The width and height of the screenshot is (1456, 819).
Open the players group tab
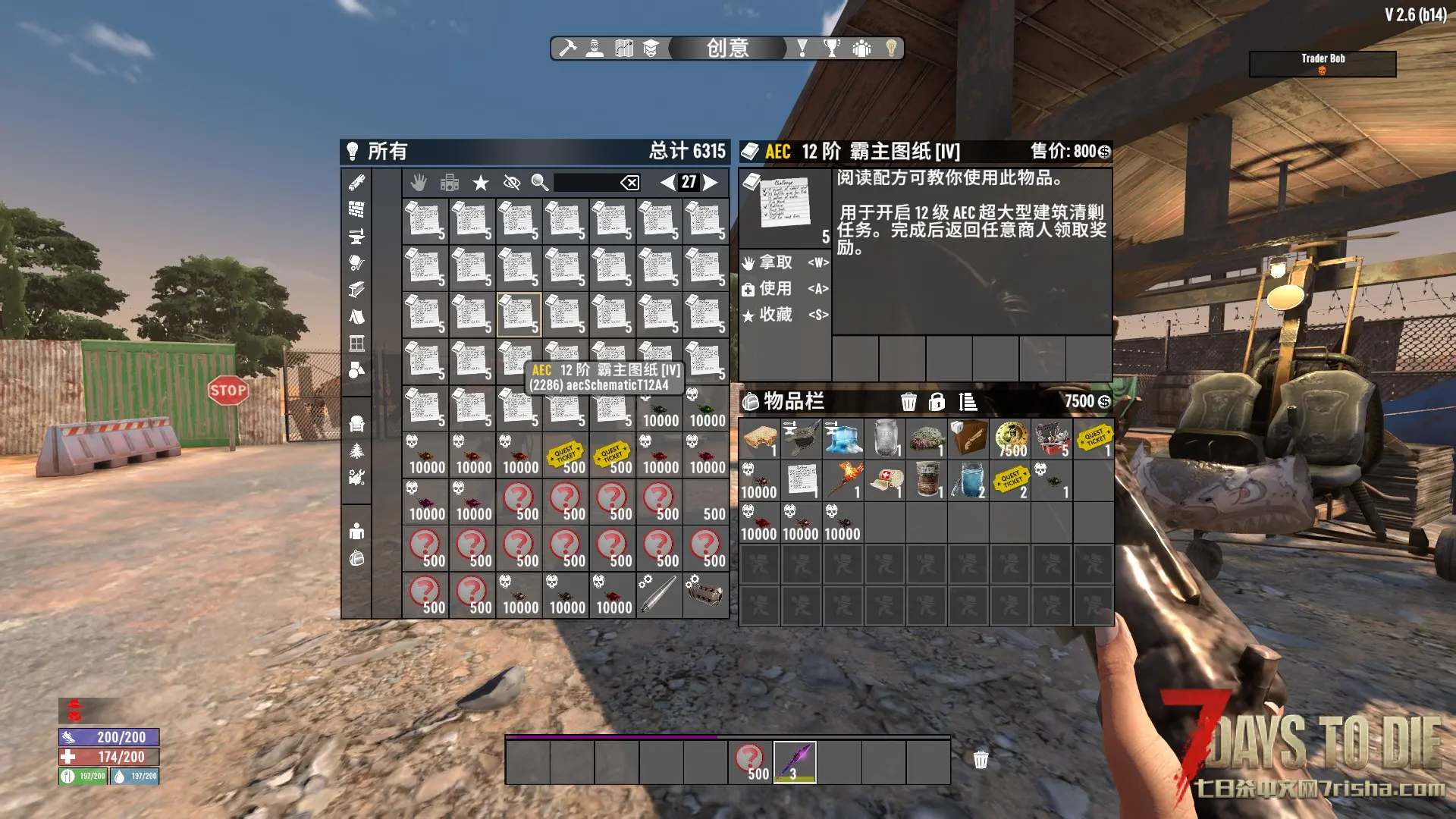click(861, 49)
